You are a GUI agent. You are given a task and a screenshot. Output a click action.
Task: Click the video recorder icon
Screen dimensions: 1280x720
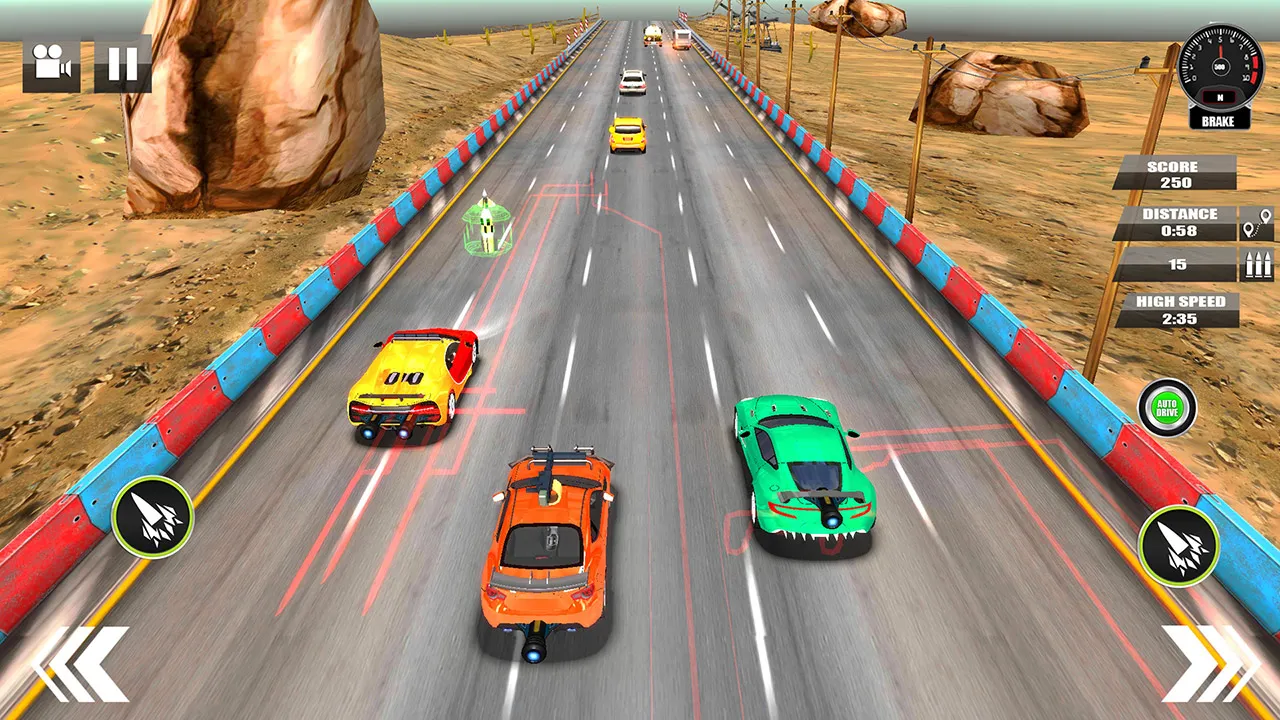(x=50, y=65)
